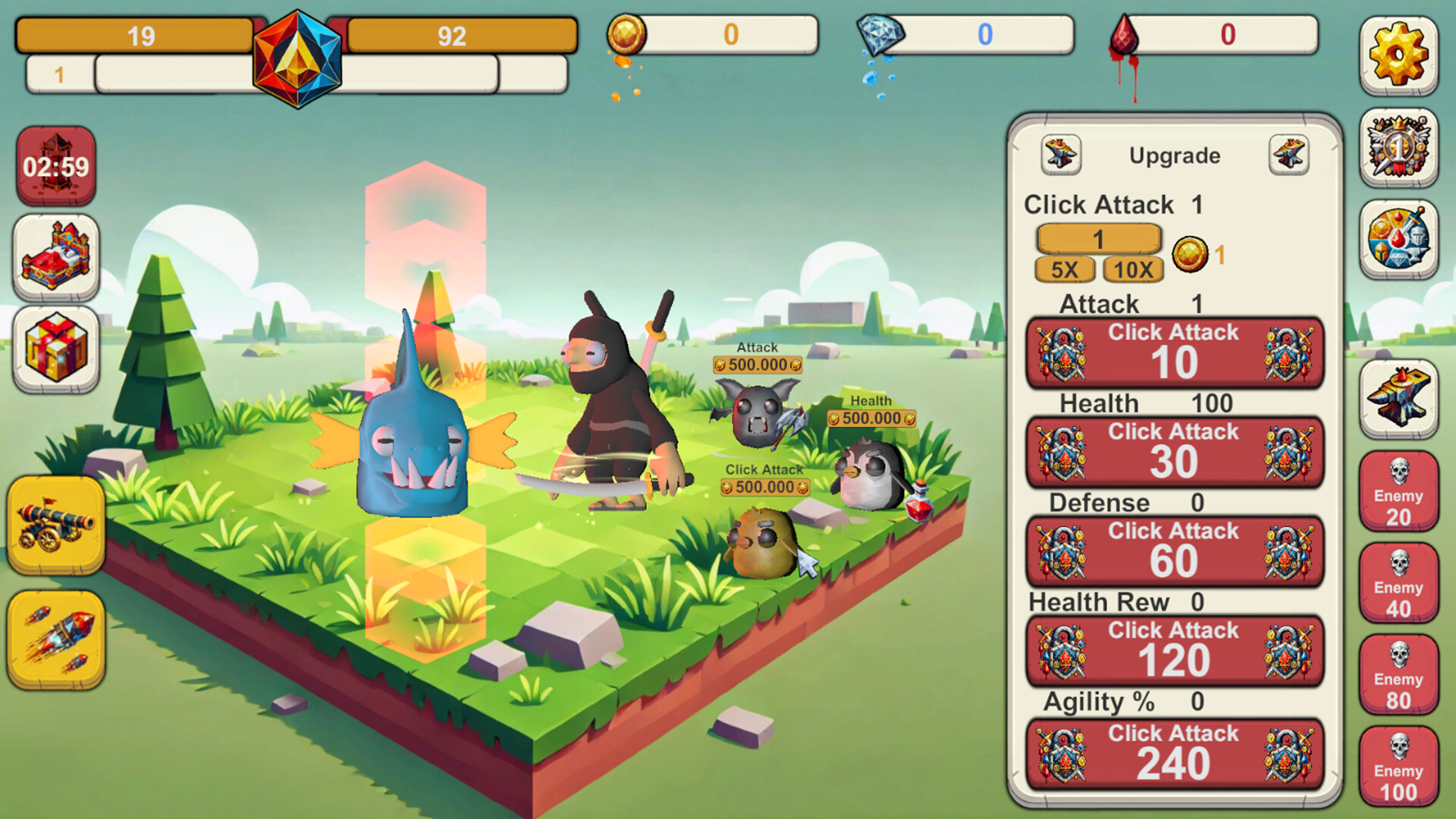Open the royal bed rest icon

[x=56, y=256]
